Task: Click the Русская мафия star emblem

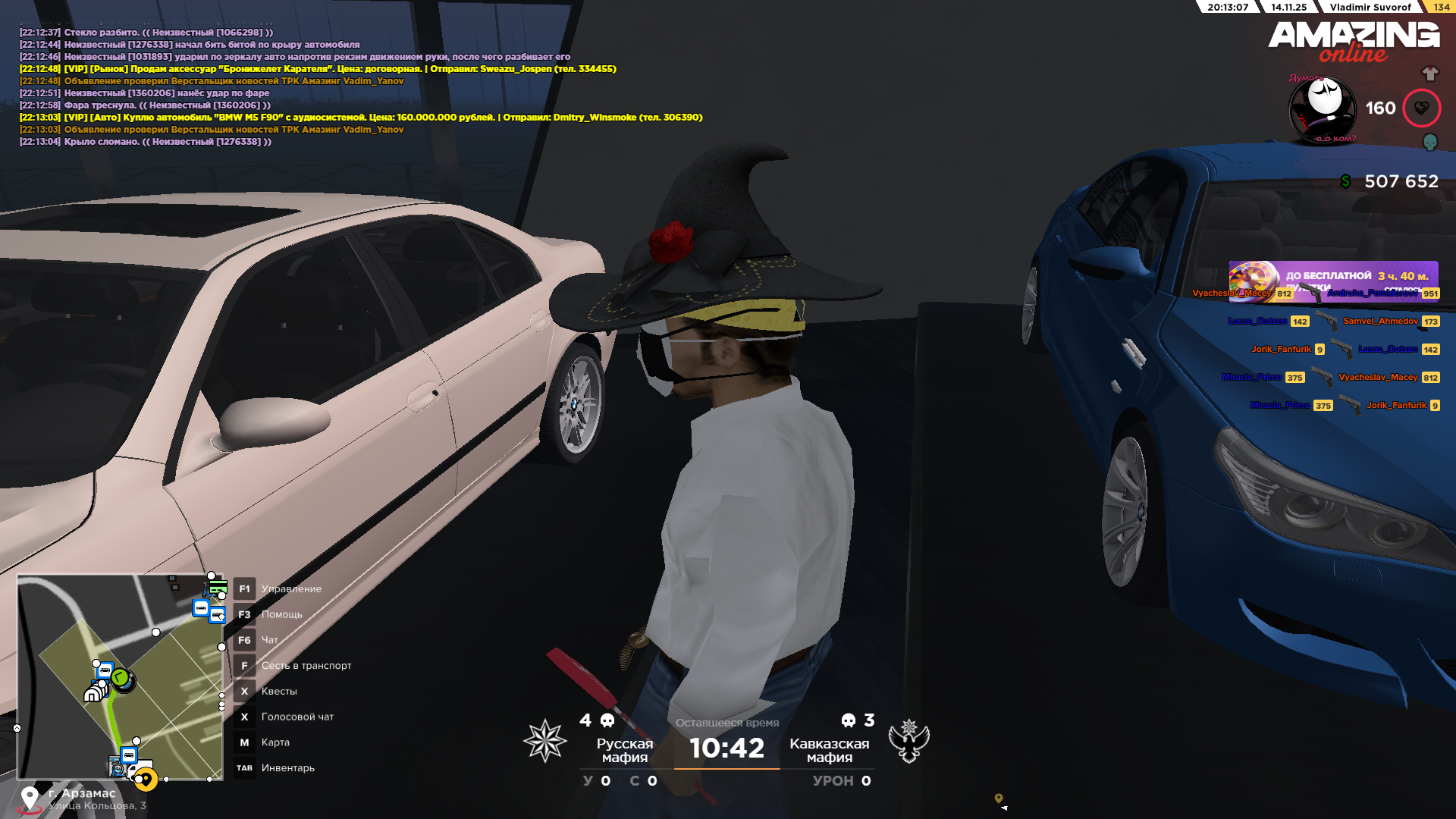Action: click(544, 741)
